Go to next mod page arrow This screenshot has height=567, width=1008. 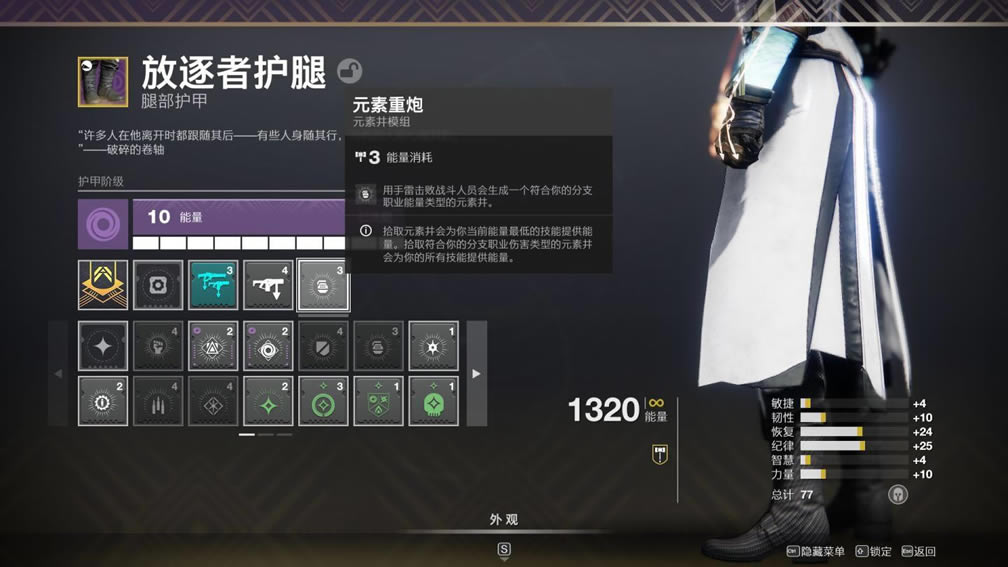[476, 373]
